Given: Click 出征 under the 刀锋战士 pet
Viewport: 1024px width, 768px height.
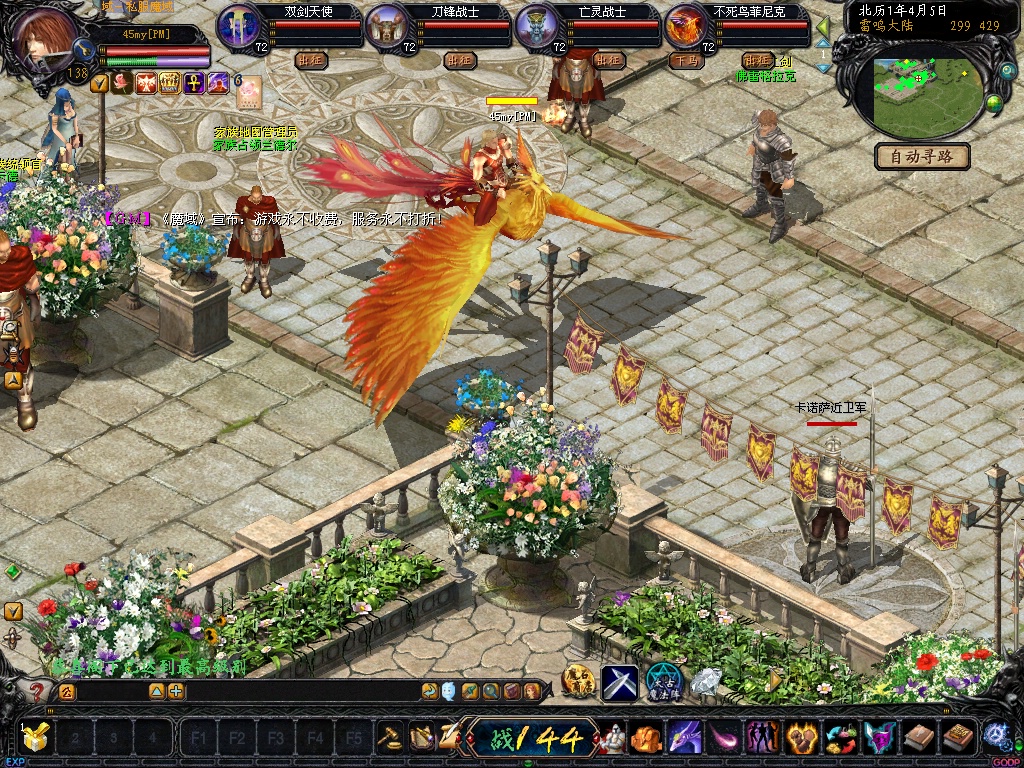Looking at the screenshot, I should coord(460,60).
